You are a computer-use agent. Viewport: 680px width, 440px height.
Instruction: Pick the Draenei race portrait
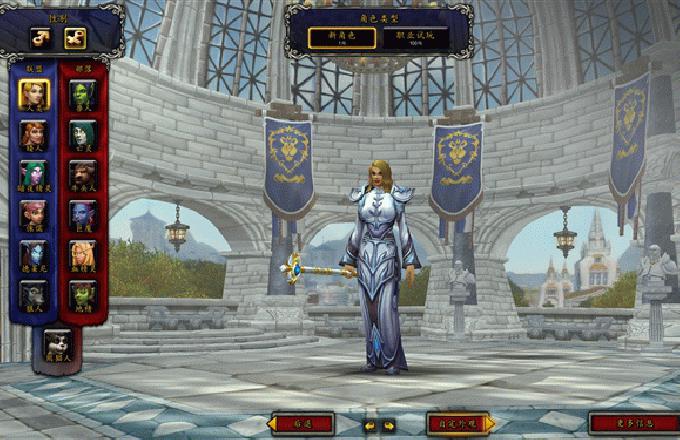pyautogui.click(x=32, y=254)
